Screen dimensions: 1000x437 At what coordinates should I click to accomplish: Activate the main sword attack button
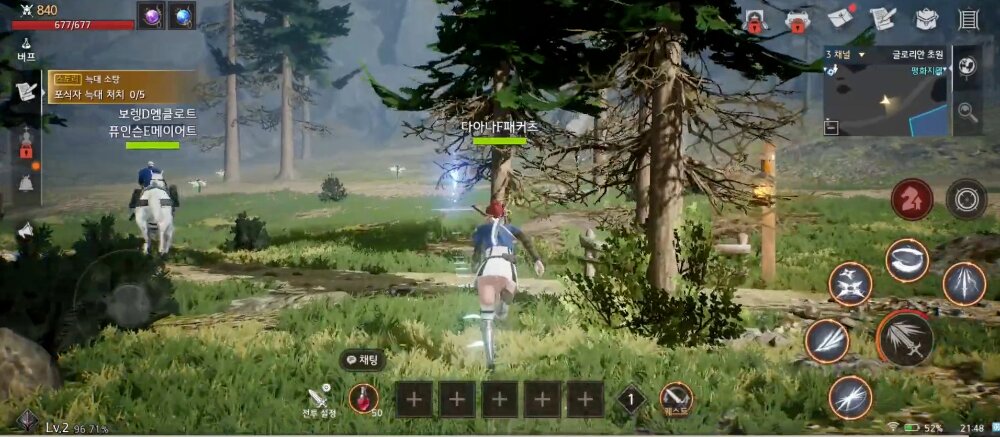tap(905, 339)
